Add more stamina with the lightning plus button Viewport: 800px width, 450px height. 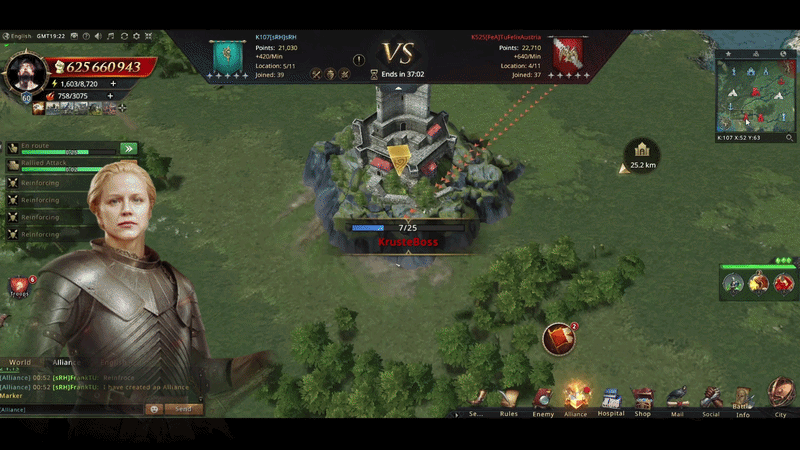tap(112, 84)
